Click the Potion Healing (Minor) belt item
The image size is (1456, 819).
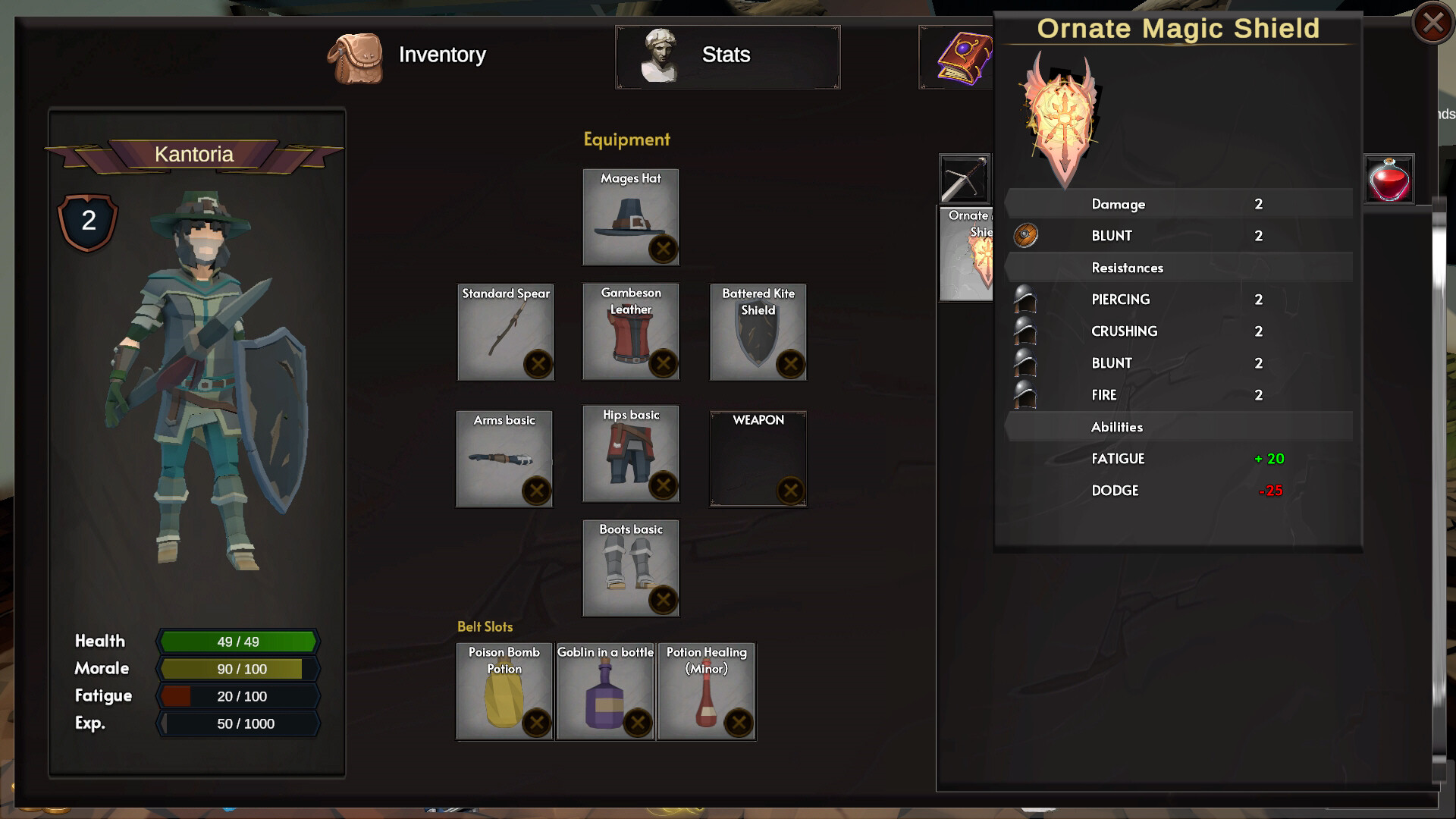coord(707,691)
